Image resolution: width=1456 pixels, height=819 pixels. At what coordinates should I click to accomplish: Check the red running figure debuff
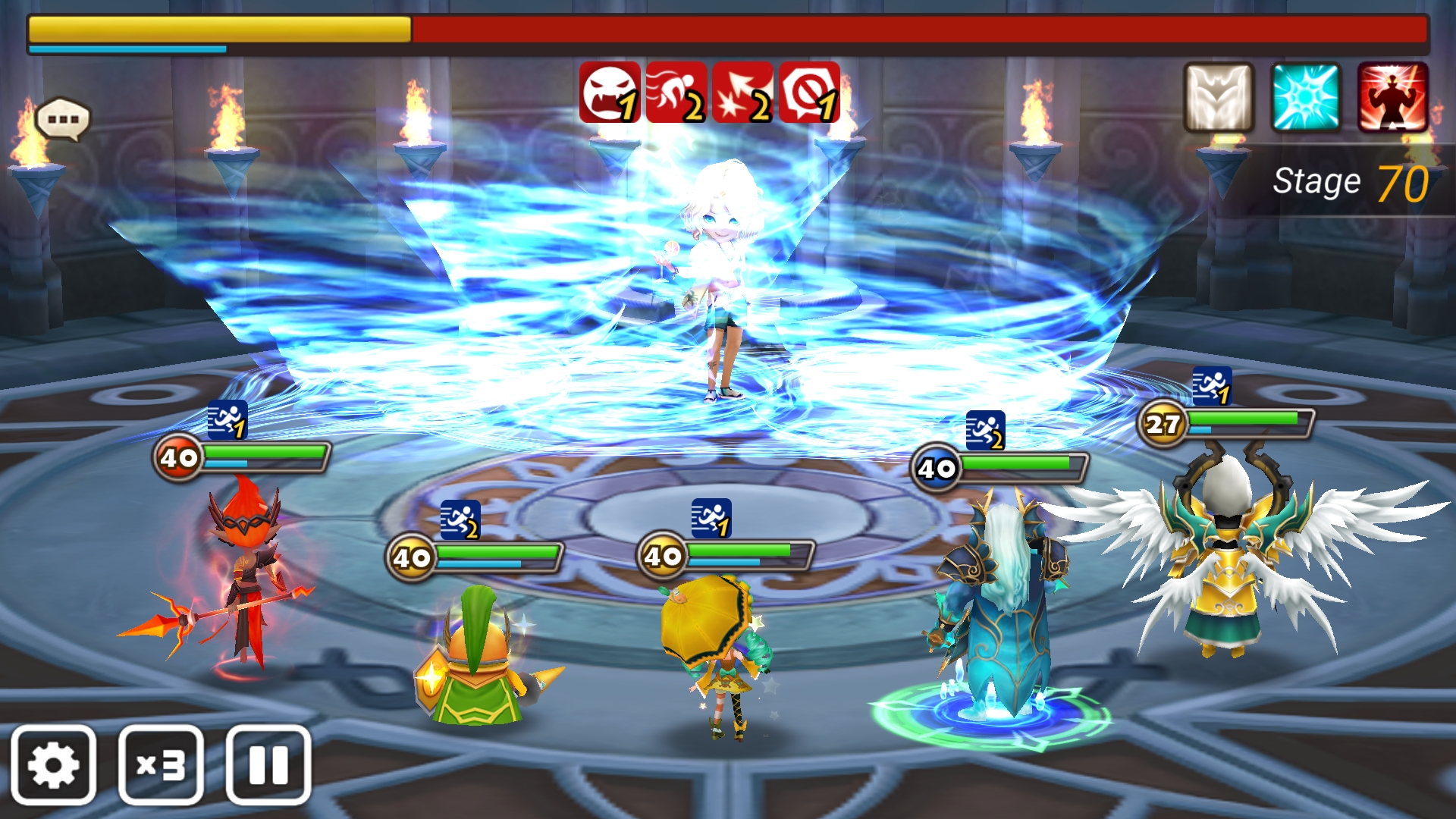[676, 93]
